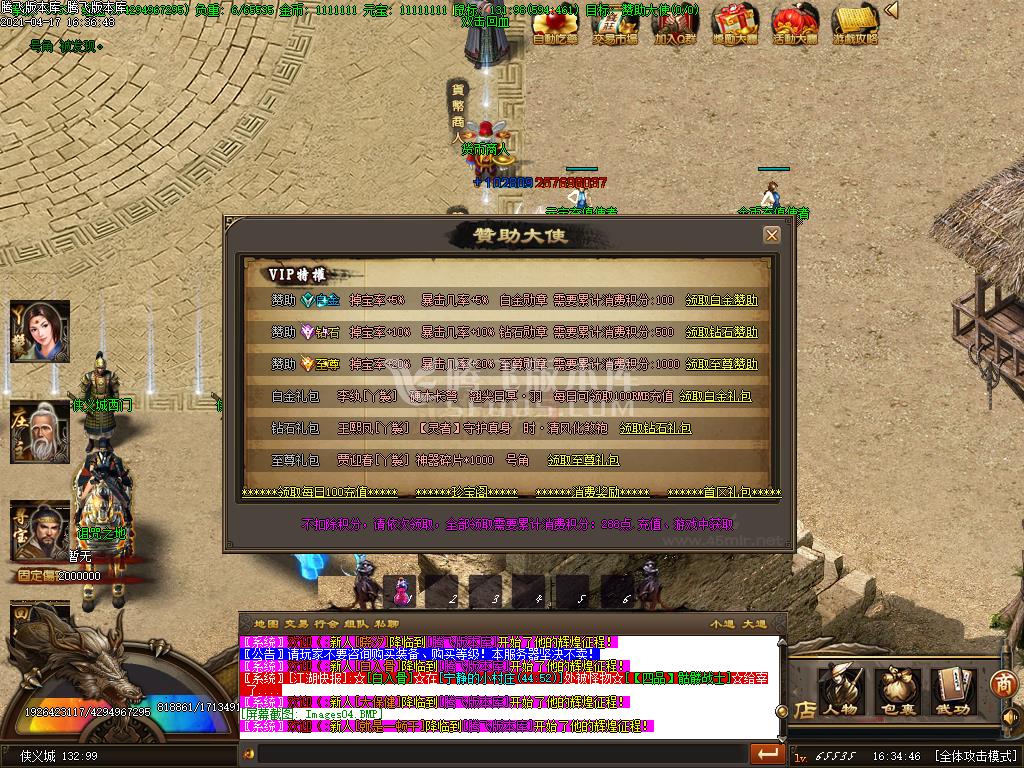
Task: Claim the diamond gift pack (领取钻石礼包)
Action: 655,428
